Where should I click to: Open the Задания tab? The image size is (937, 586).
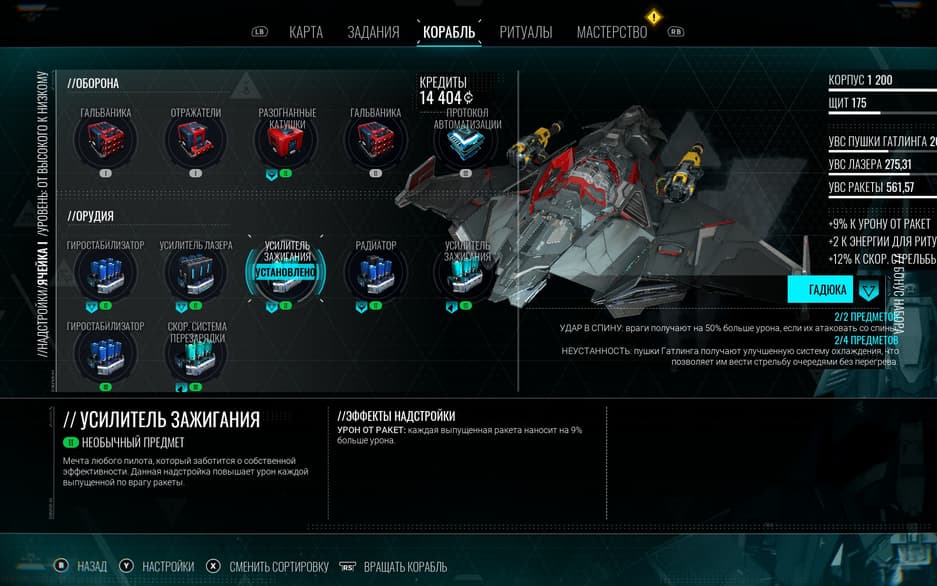tap(373, 32)
